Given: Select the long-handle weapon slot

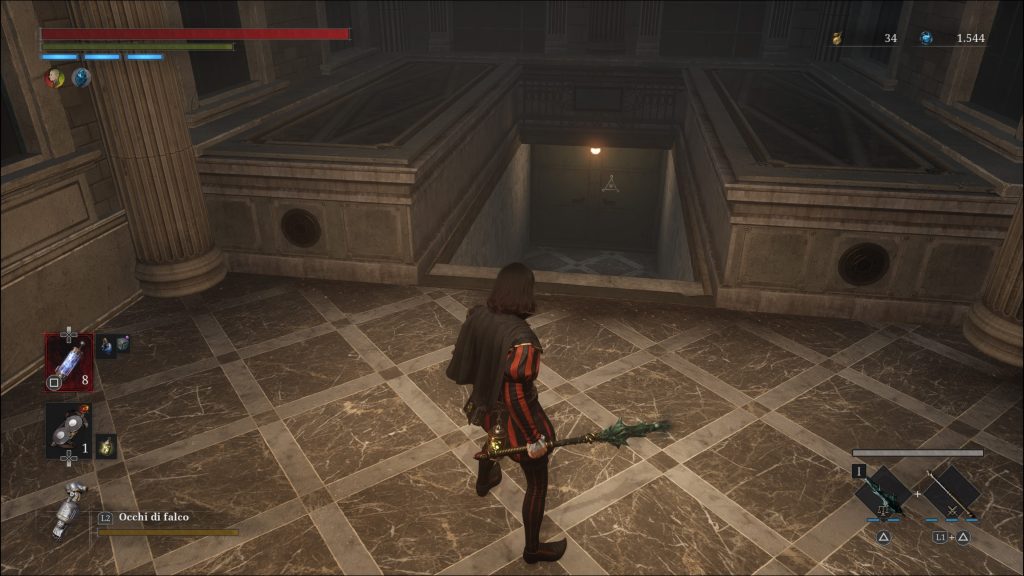Looking at the screenshot, I should click(952, 492).
